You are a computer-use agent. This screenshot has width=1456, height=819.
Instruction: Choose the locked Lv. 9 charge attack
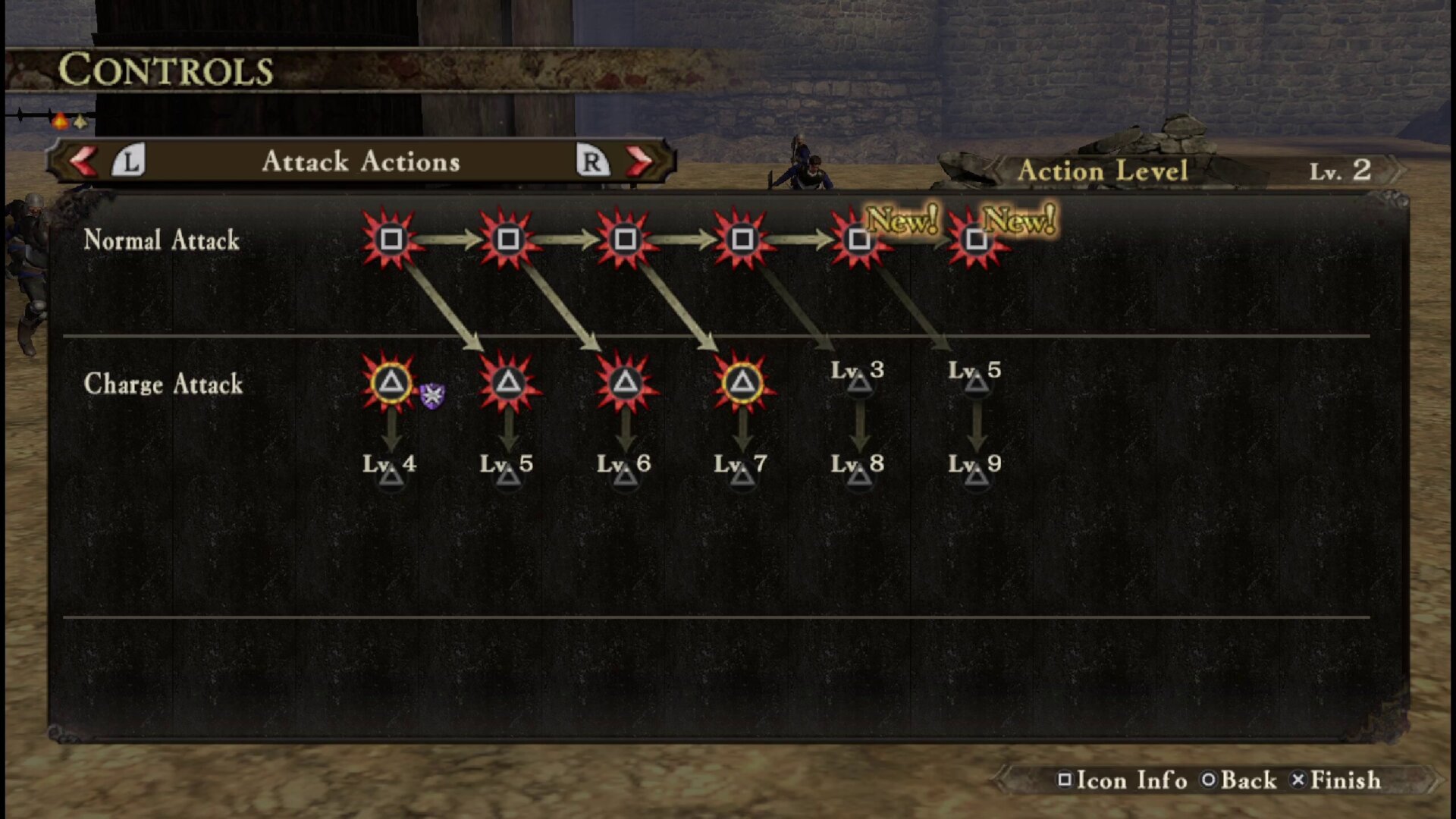click(976, 467)
